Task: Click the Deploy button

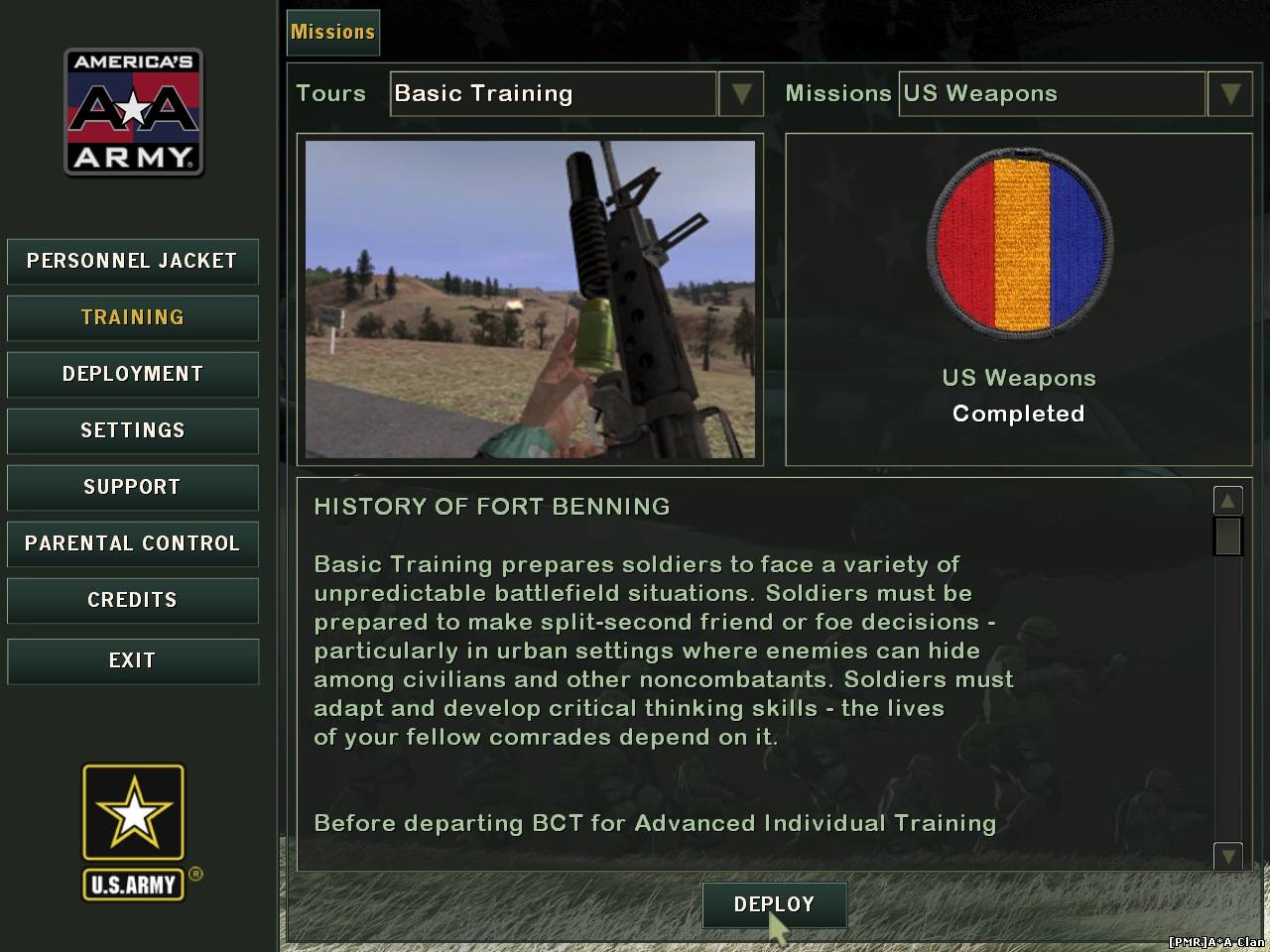Action: (774, 905)
